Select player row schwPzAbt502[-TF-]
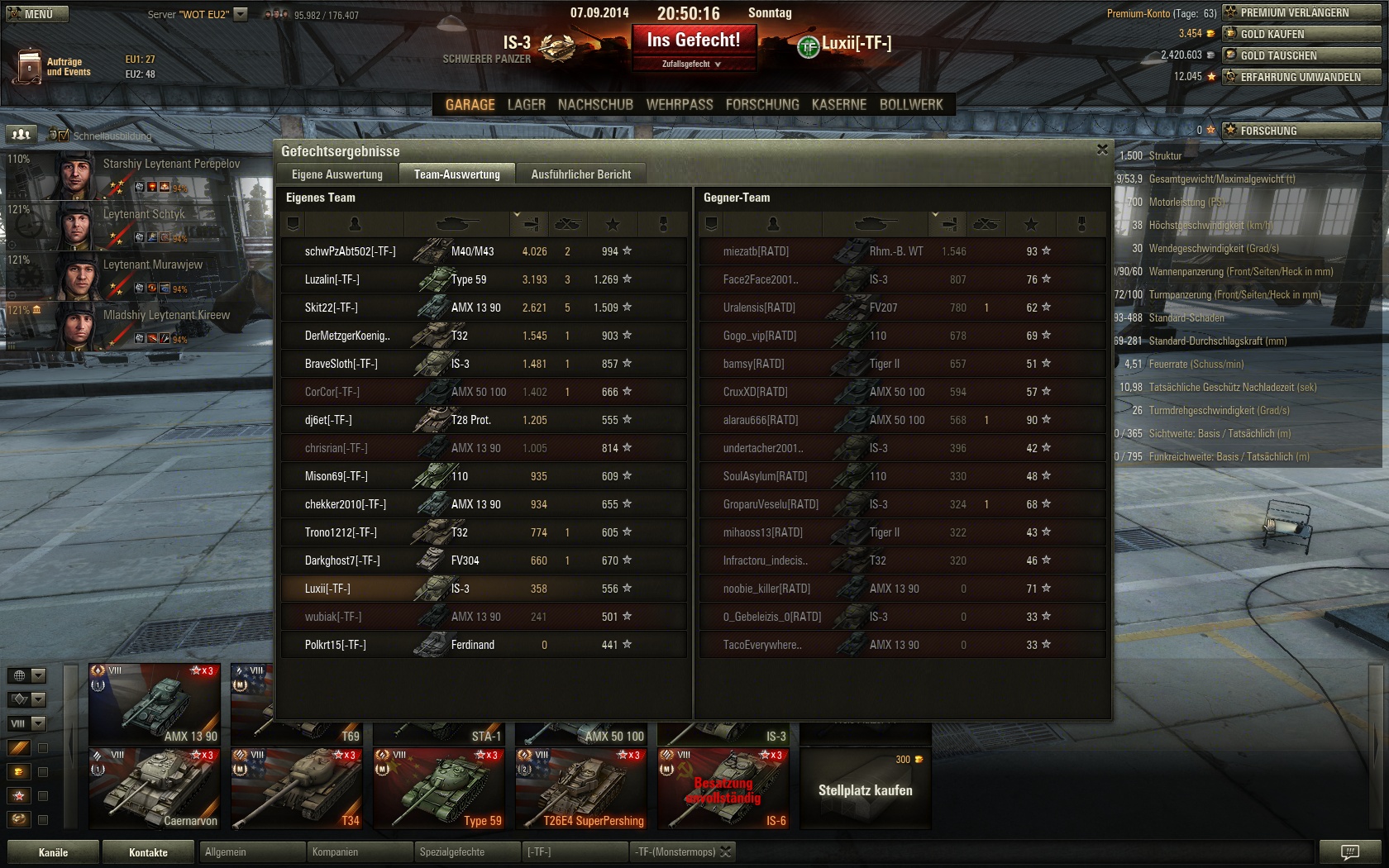Image resolution: width=1389 pixels, height=868 pixels. point(350,251)
